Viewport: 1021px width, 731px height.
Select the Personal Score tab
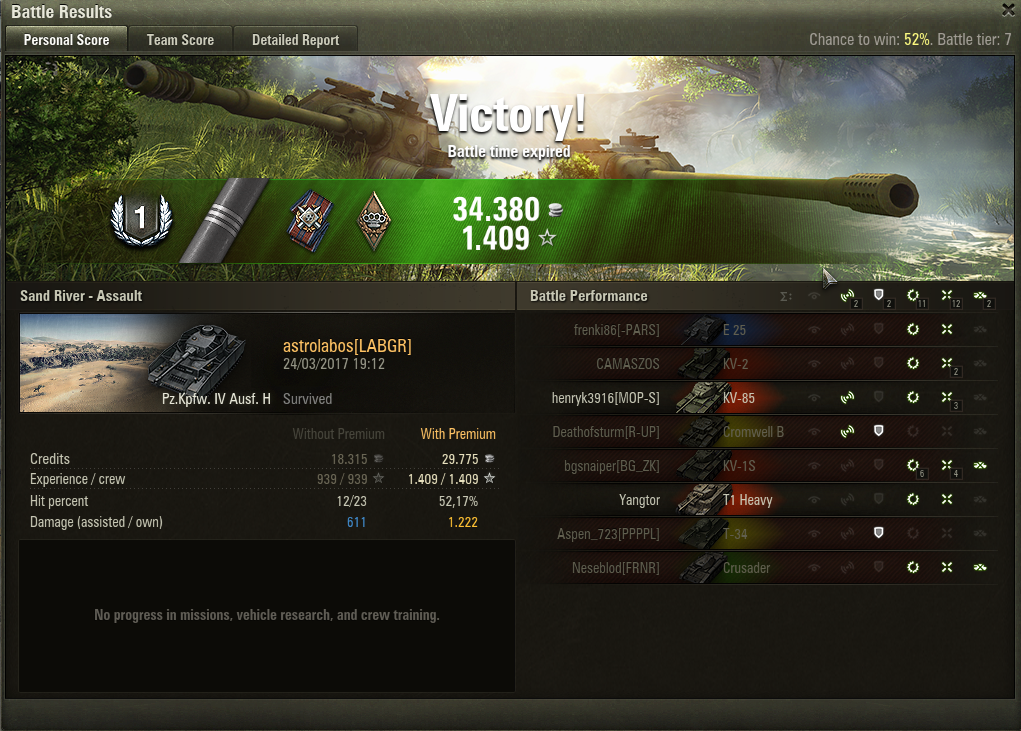point(66,40)
